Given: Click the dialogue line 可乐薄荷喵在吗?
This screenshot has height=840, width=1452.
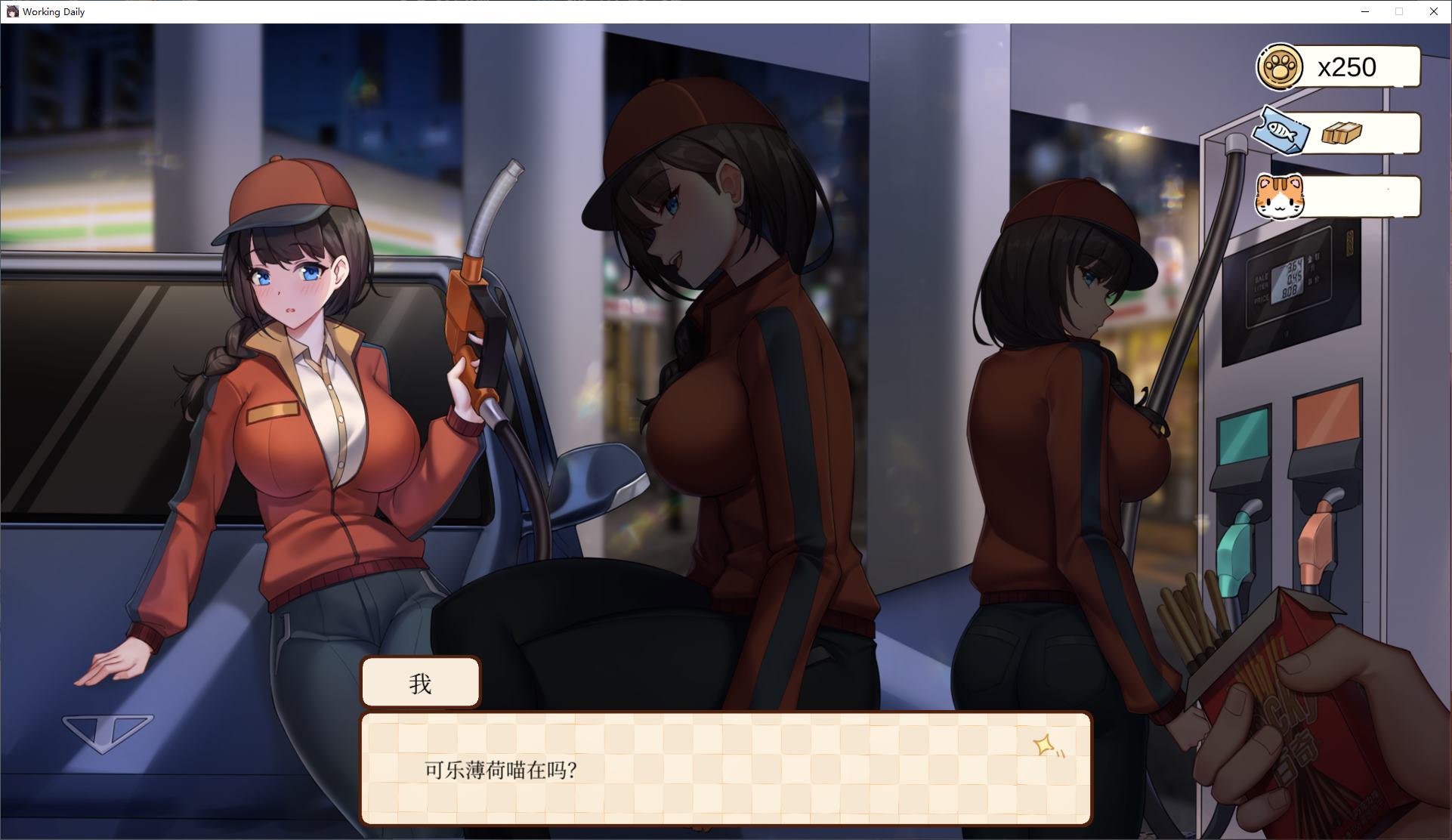Looking at the screenshot, I should point(500,771).
